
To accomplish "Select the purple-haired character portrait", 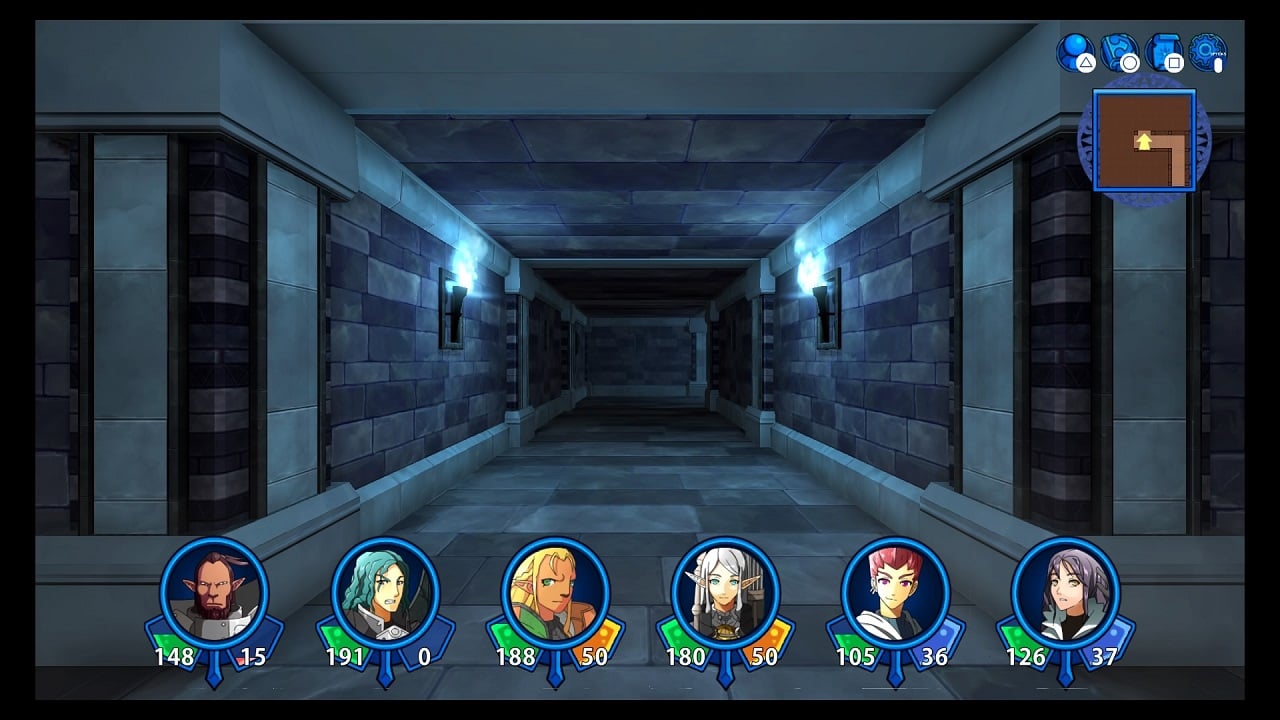I will [x=1065, y=592].
